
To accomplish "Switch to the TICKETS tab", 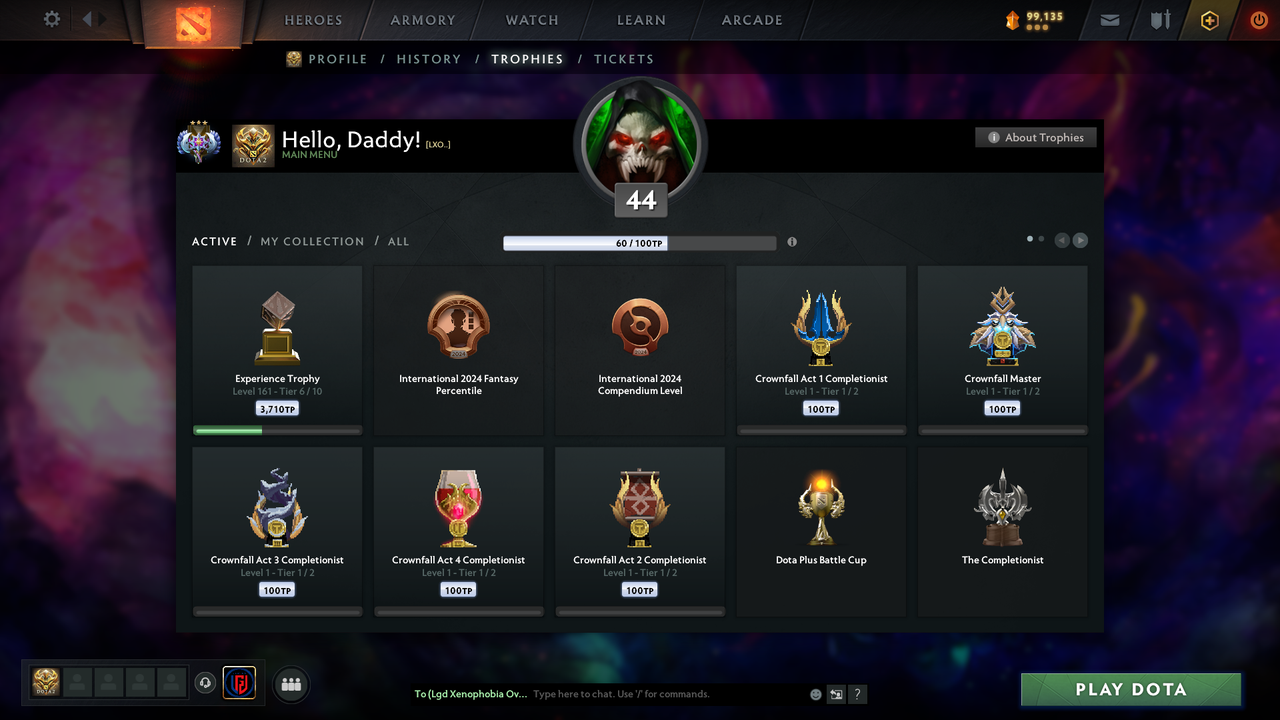I will (624, 59).
